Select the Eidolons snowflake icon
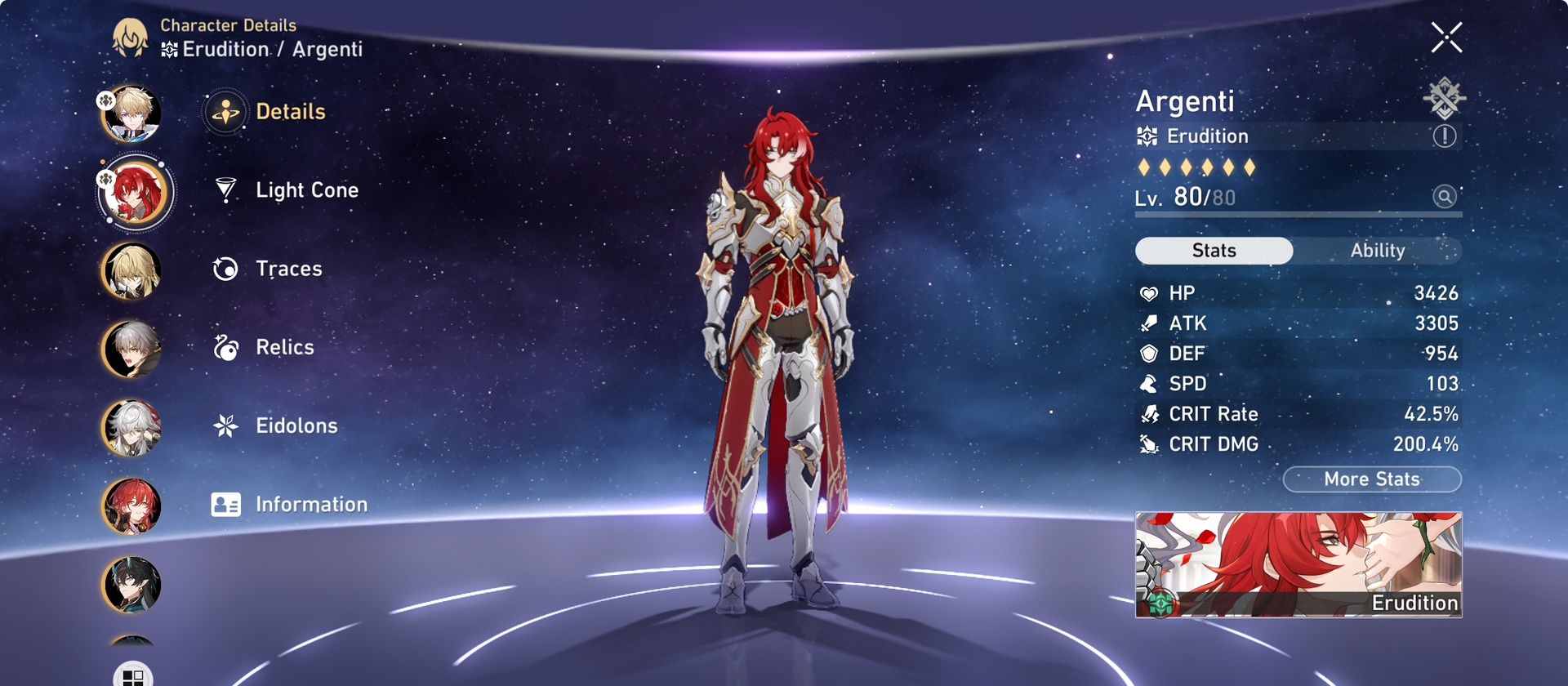The height and width of the screenshot is (686, 1568). (225, 425)
